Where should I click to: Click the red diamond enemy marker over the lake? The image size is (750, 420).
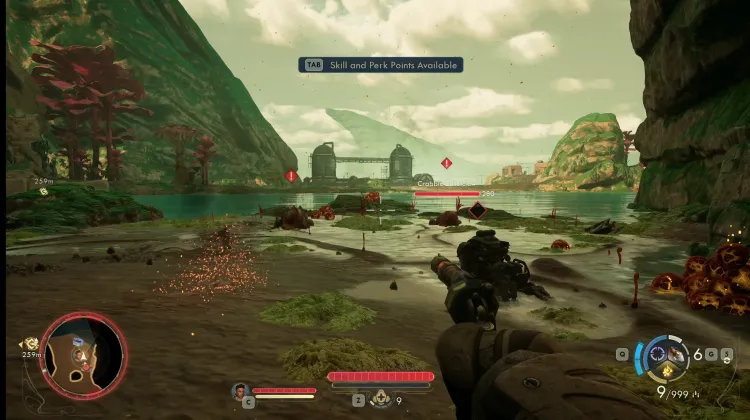[x=447, y=163]
